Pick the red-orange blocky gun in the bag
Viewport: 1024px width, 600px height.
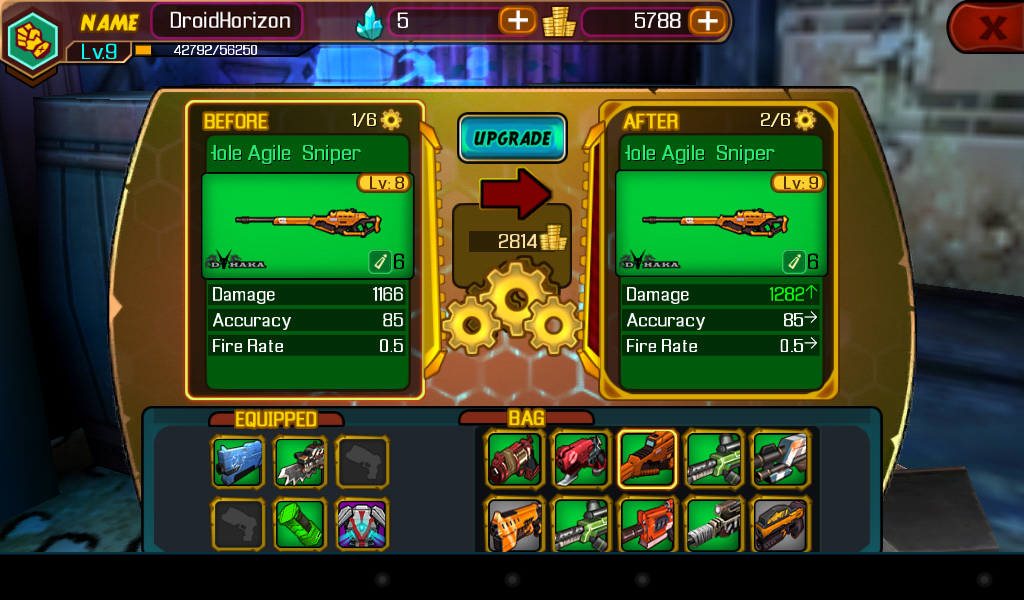[647, 525]
